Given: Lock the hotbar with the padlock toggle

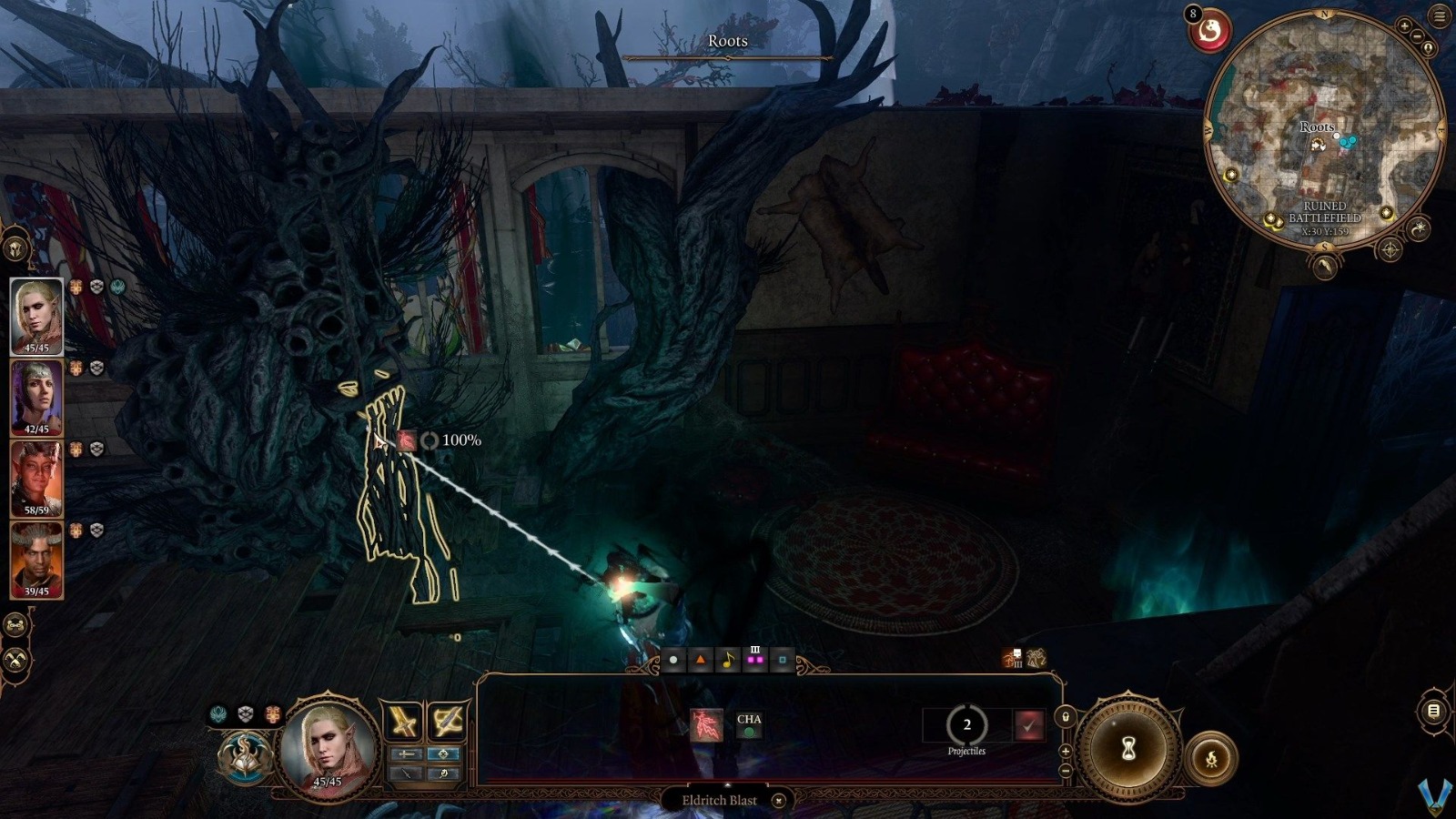Looking at the screenshot, I should [x=1066, y=716].
